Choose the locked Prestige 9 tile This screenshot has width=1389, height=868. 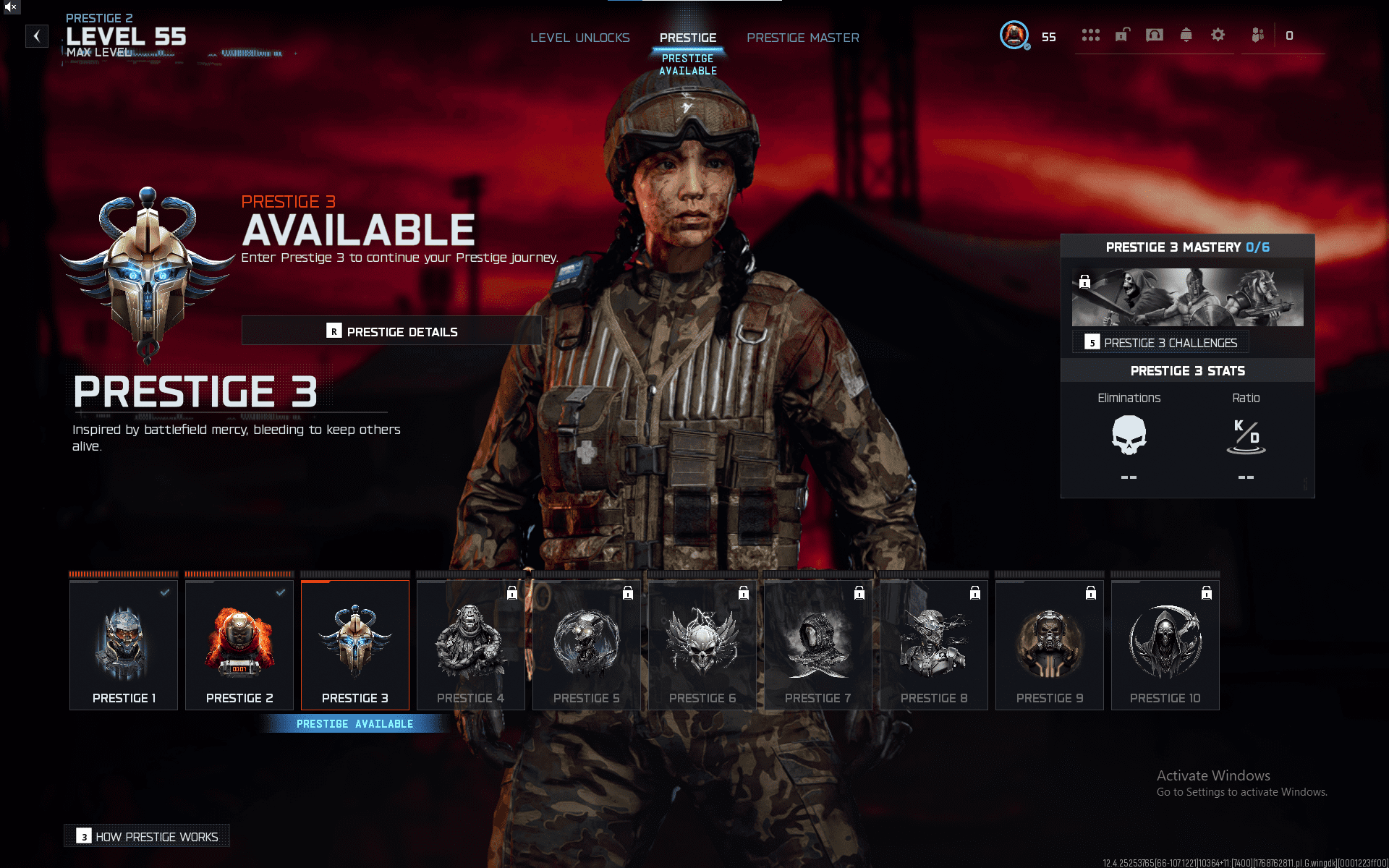(1050, 645)
